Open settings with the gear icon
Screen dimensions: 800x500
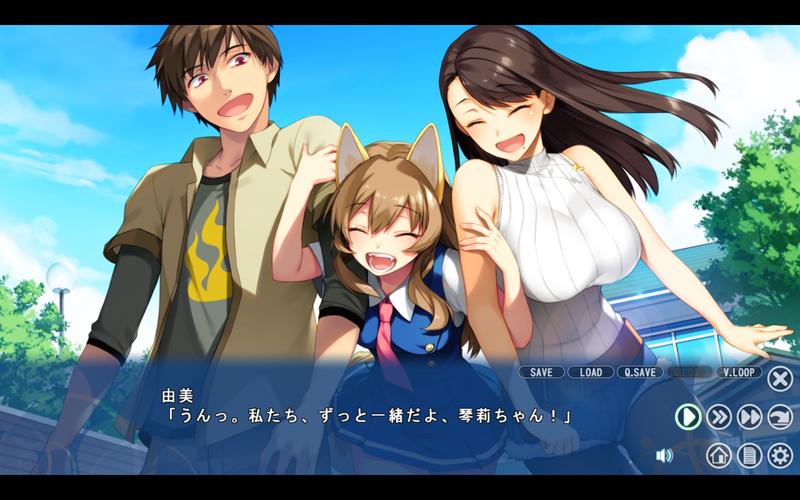click(780, 456)
